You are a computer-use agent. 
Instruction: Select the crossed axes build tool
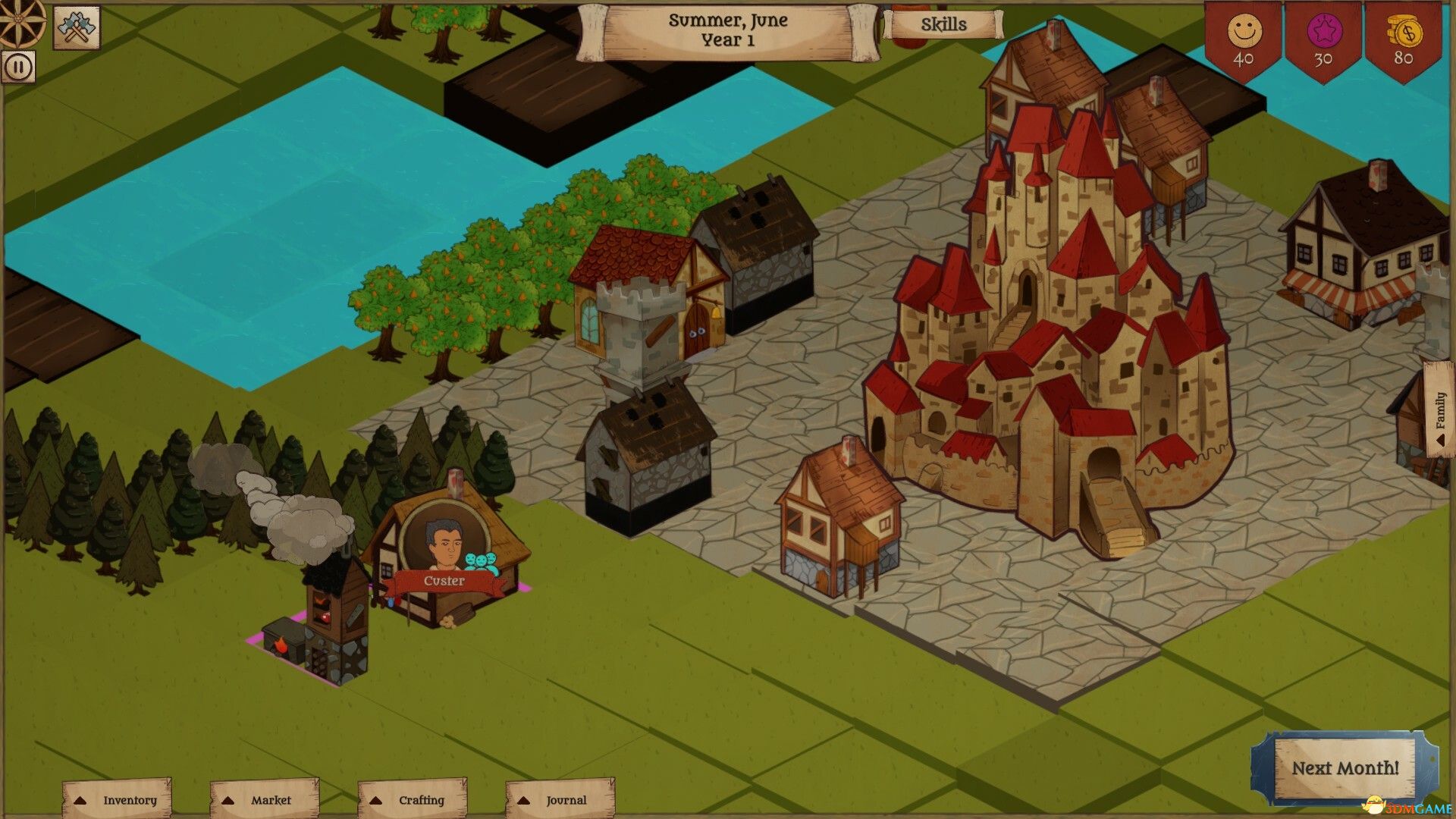coord(76,28)
